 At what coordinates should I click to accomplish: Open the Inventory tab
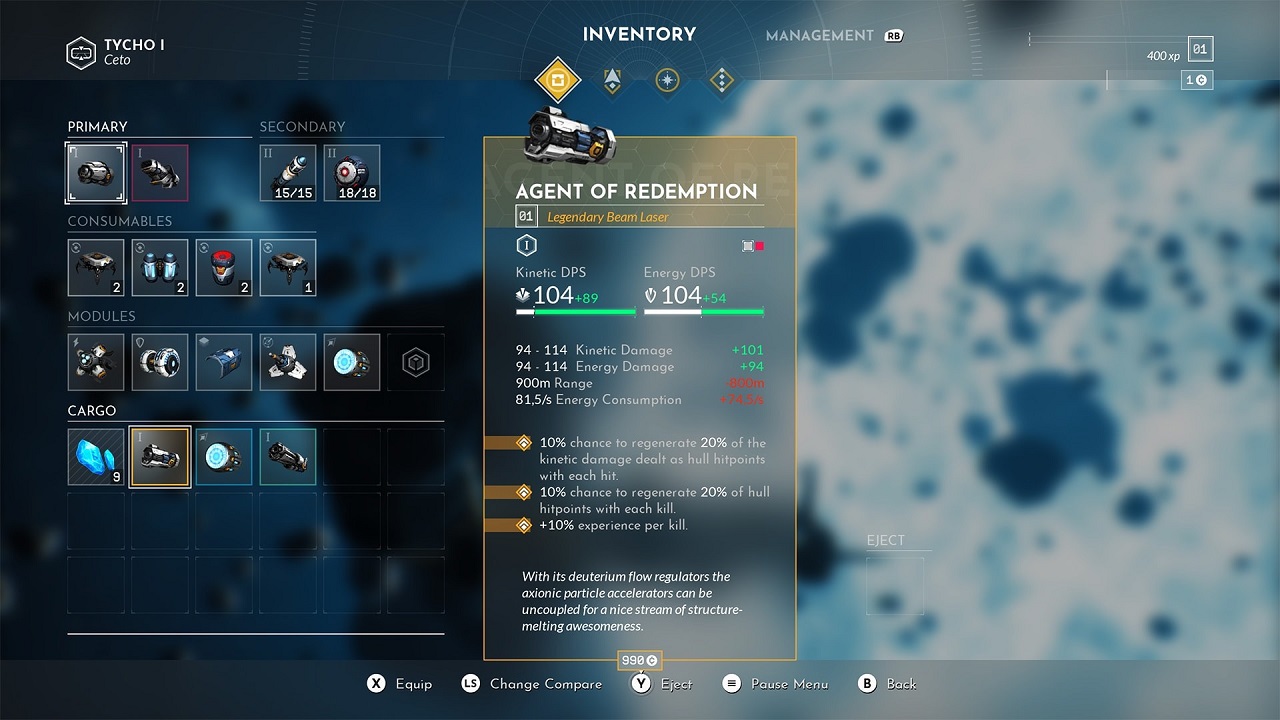(639, 34)
